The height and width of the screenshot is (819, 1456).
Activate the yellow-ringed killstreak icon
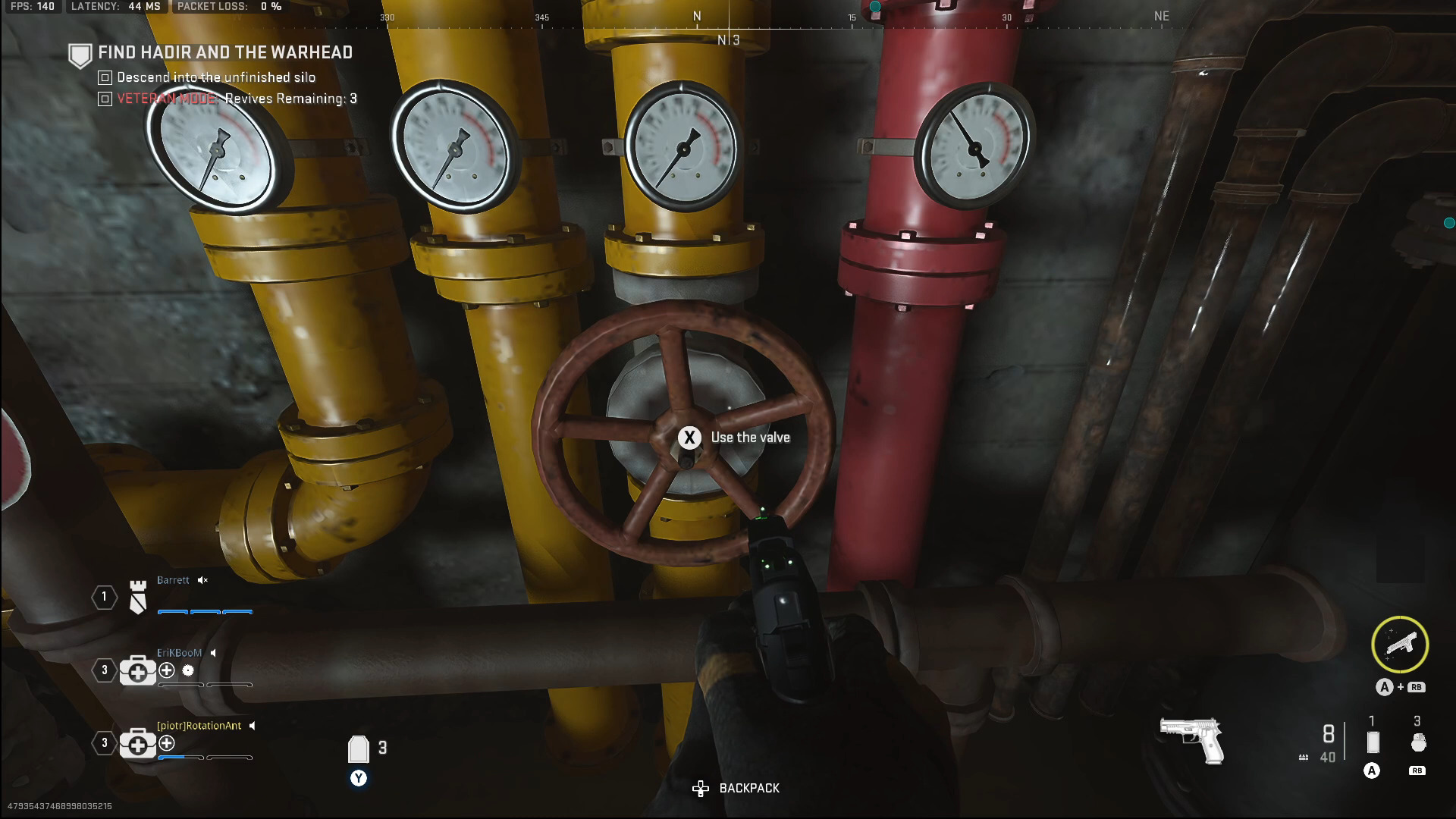tap(1400, 645)
